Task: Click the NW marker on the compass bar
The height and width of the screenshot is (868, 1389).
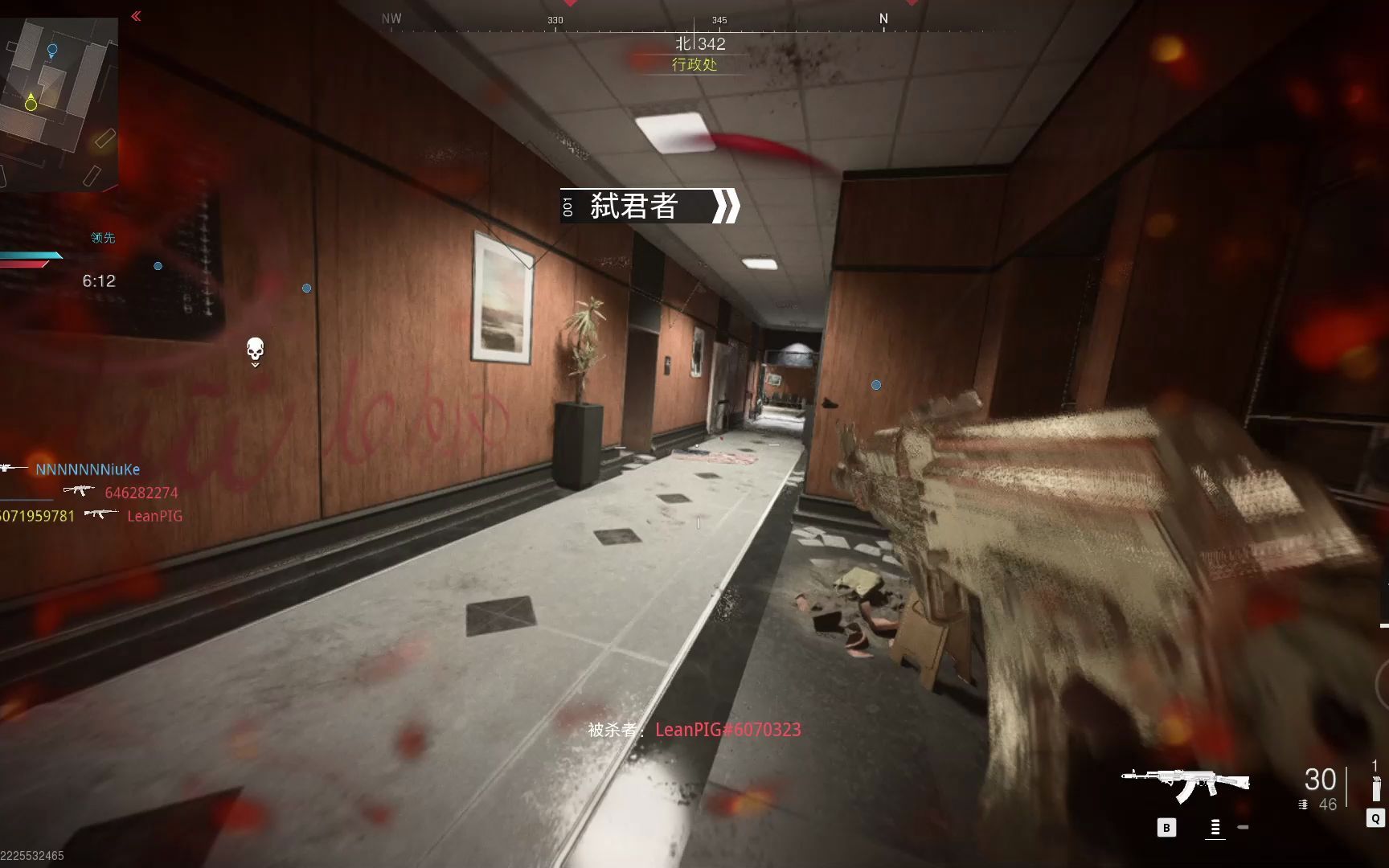Action: tap(391, 18)
